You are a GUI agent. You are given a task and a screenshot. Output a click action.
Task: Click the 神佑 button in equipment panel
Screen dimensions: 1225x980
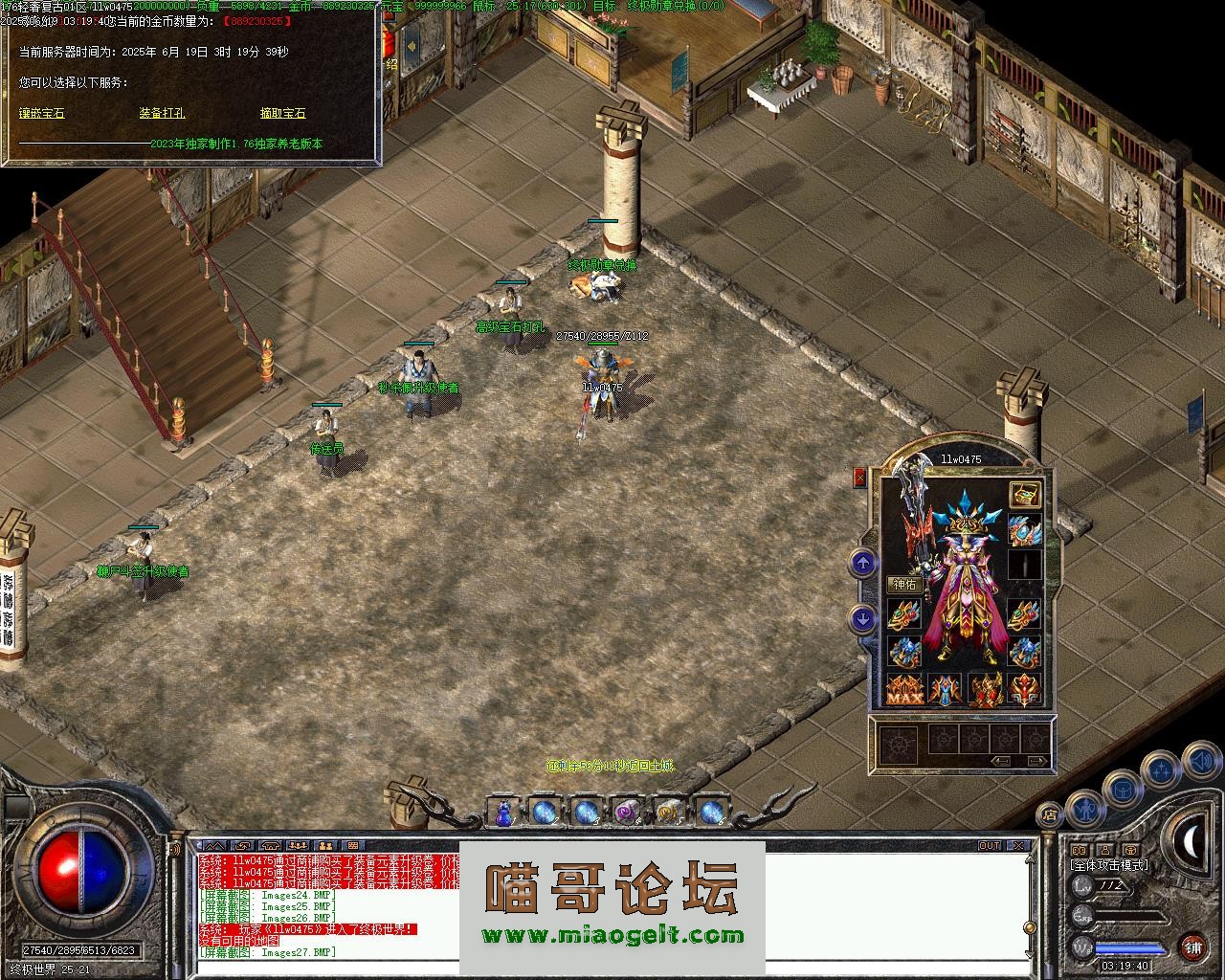[x=904, y=584]
